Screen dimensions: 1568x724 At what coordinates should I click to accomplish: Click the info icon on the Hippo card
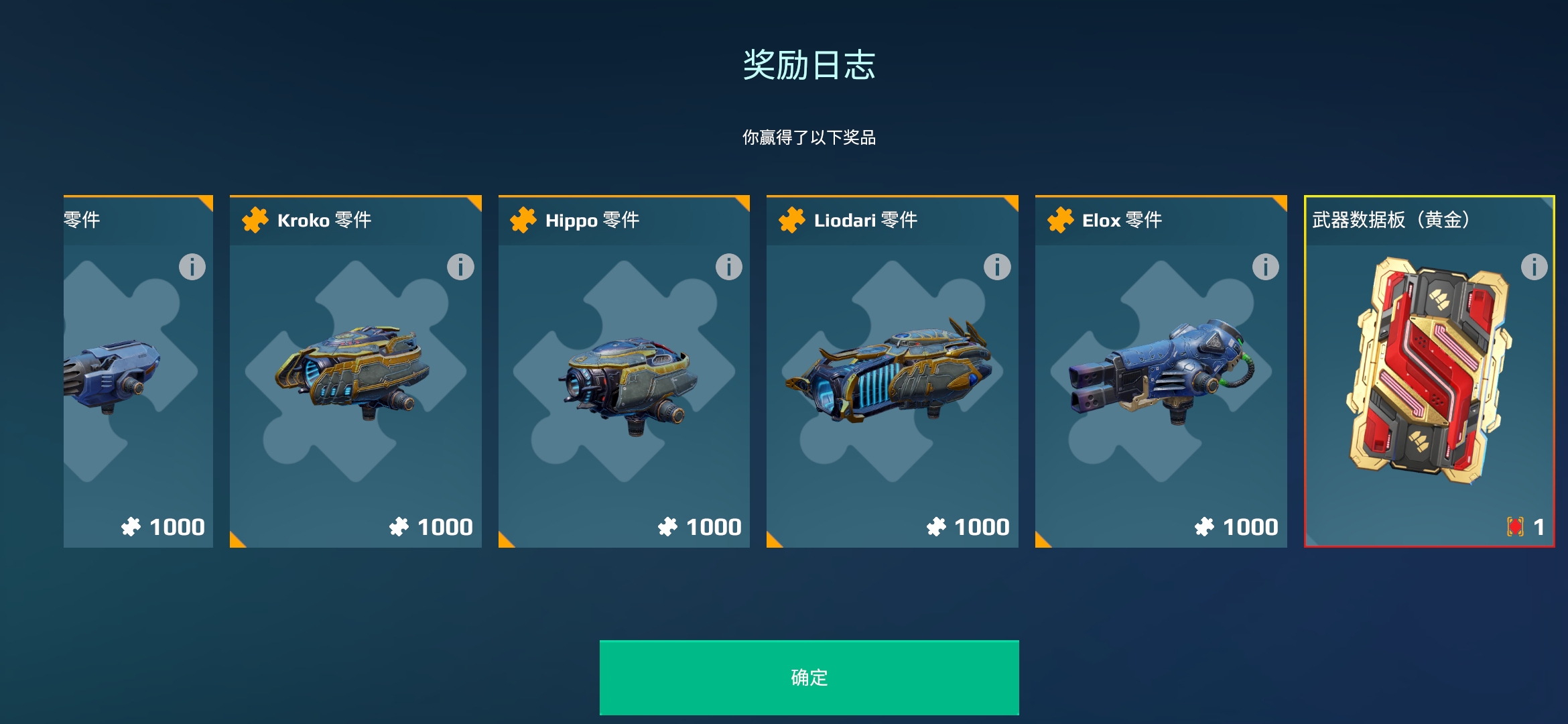[x=728, y=266]
